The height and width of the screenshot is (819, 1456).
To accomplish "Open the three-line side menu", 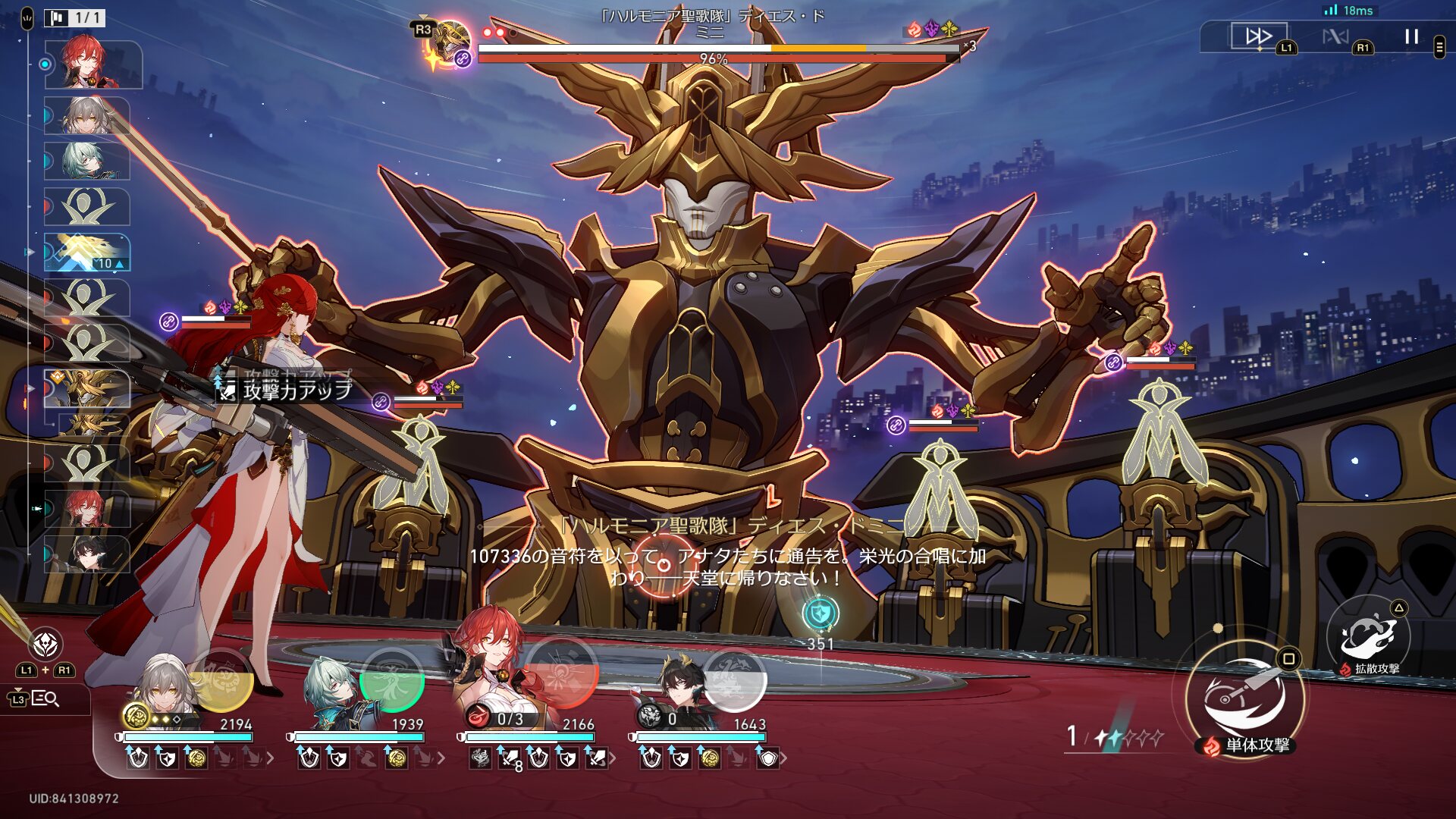I will click(x=1439, y=47).
